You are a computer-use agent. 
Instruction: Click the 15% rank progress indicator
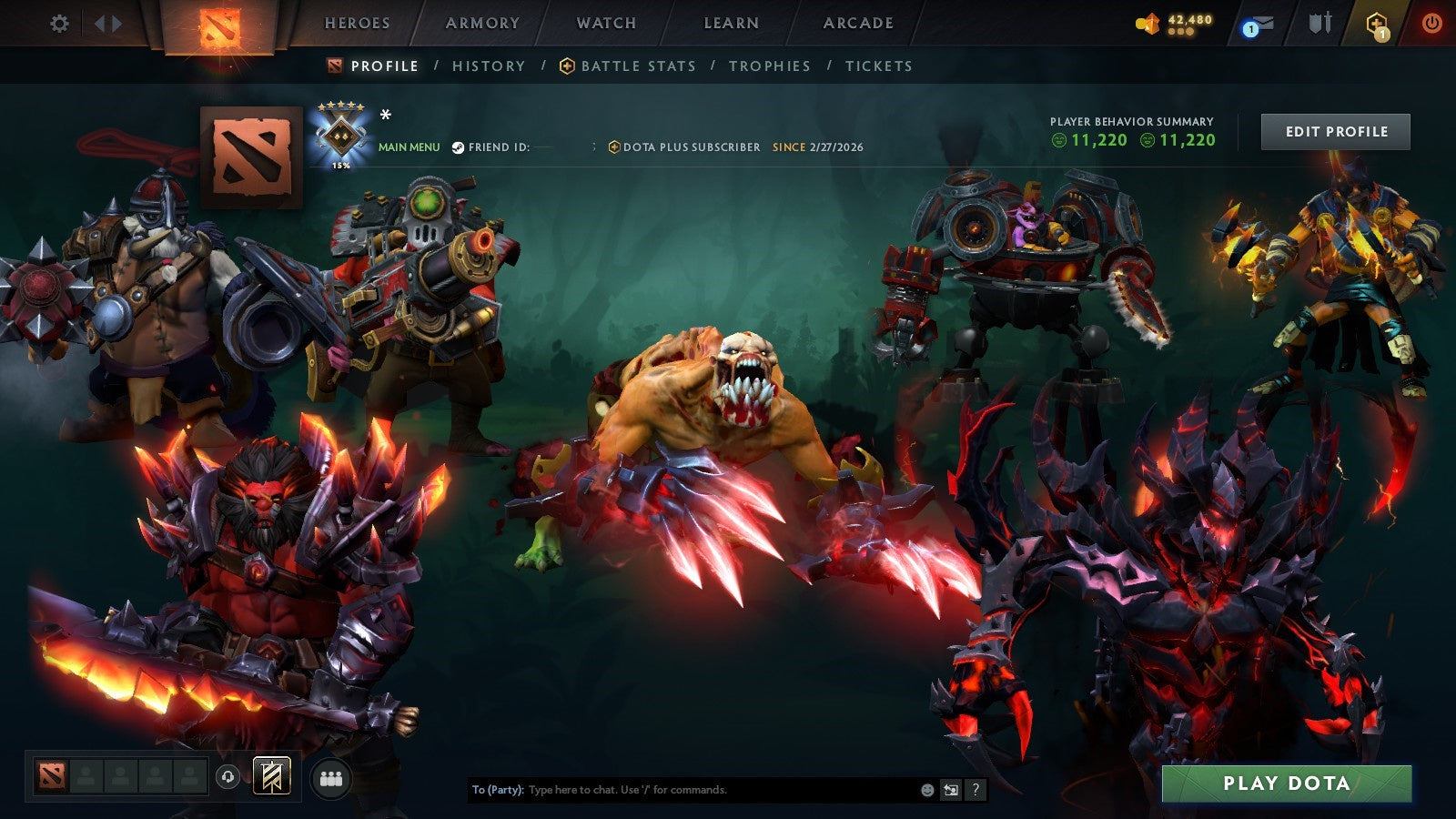[x=341, y=166]
